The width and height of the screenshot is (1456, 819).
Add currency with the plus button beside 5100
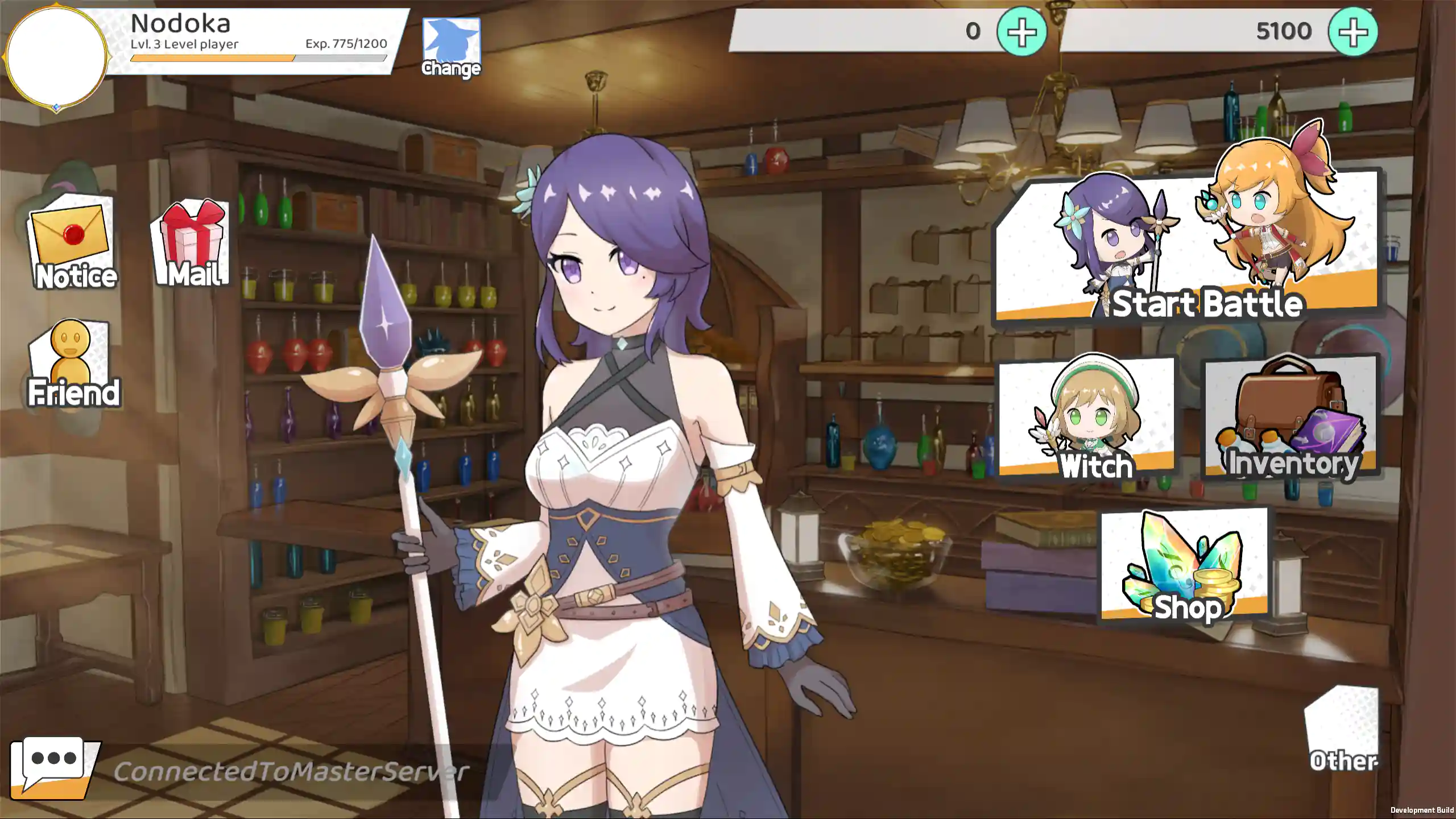[x=1352, y=32]
